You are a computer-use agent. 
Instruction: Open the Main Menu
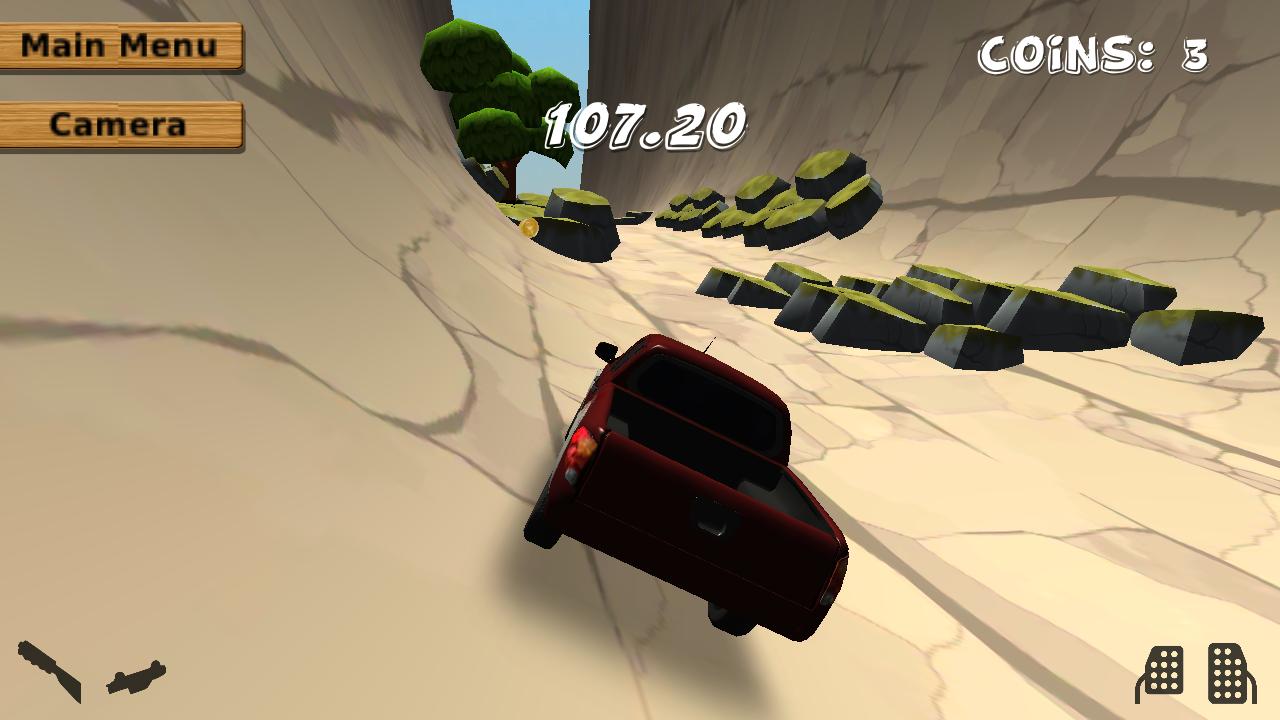[x=120, y=46]
